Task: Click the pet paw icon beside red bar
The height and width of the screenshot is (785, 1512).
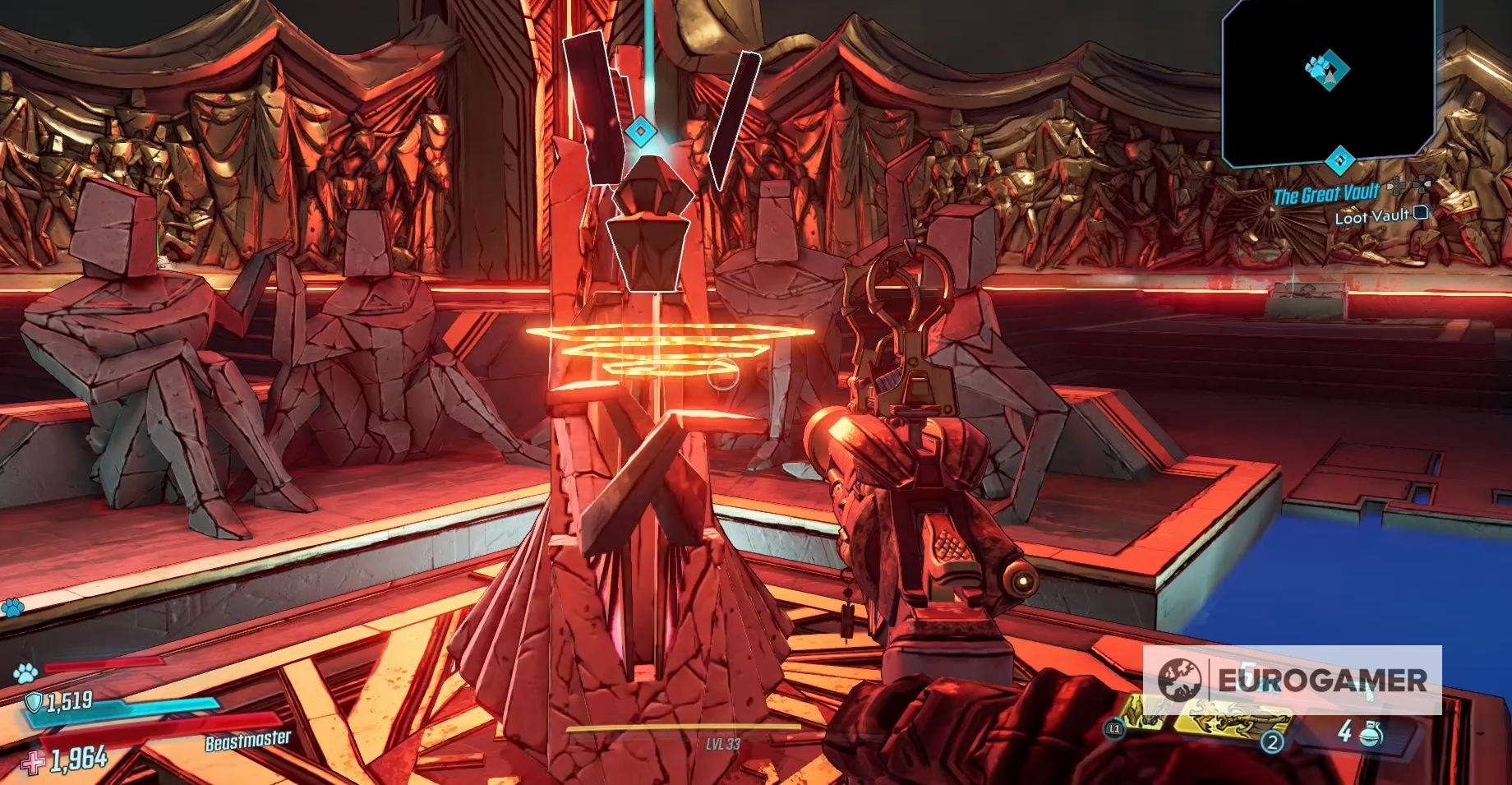Action: tap(25, 673)
